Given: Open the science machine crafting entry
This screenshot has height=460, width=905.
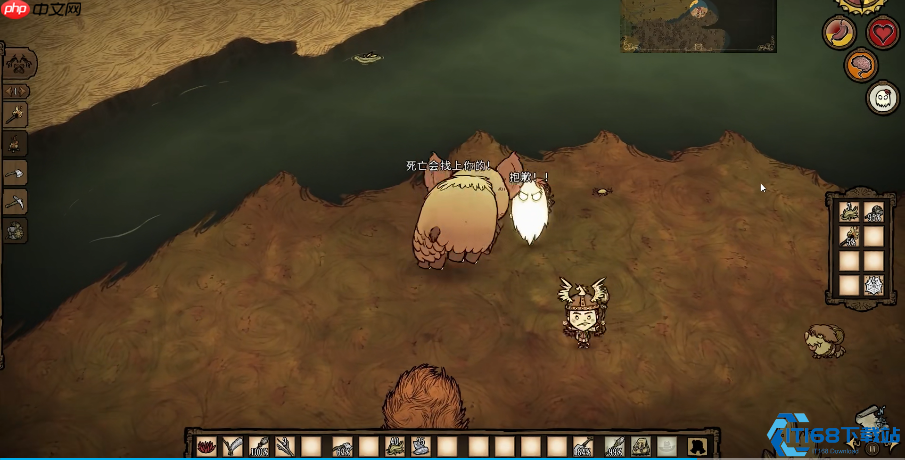Looking at the screenshot, I should coord(16,230).
